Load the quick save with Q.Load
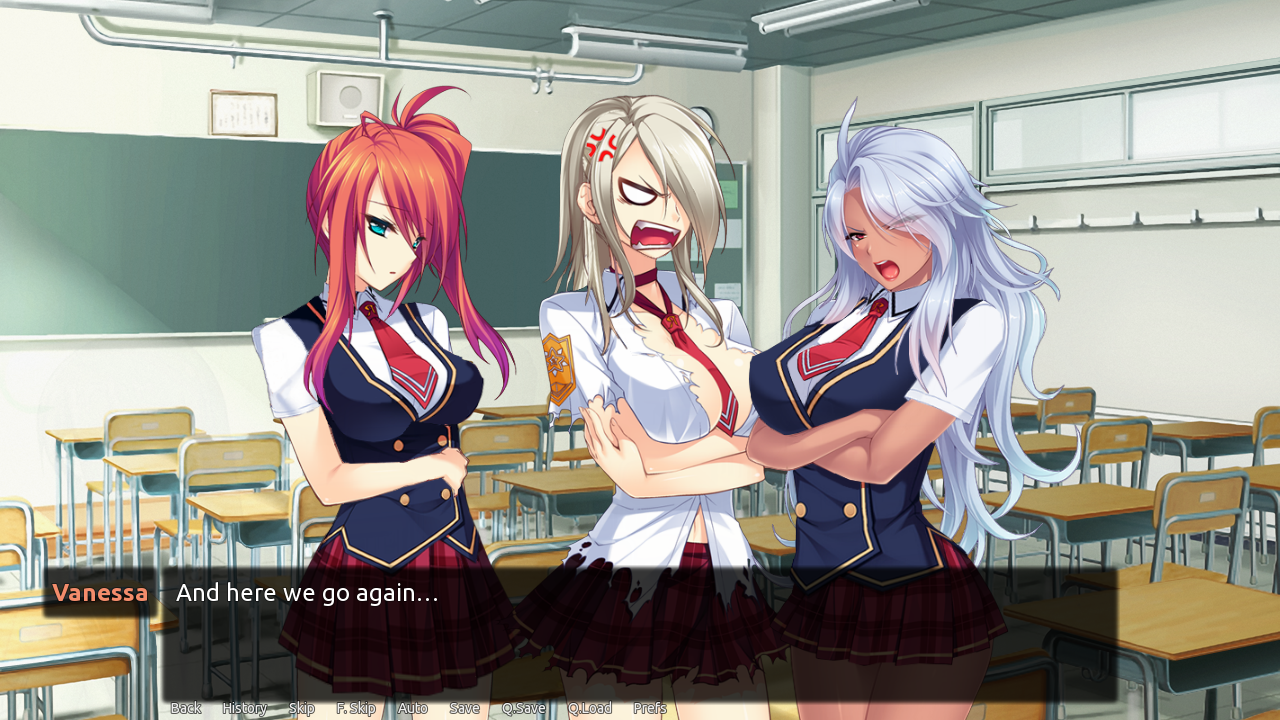This screenshot has width=1280, height=720. tap(589, 707)
